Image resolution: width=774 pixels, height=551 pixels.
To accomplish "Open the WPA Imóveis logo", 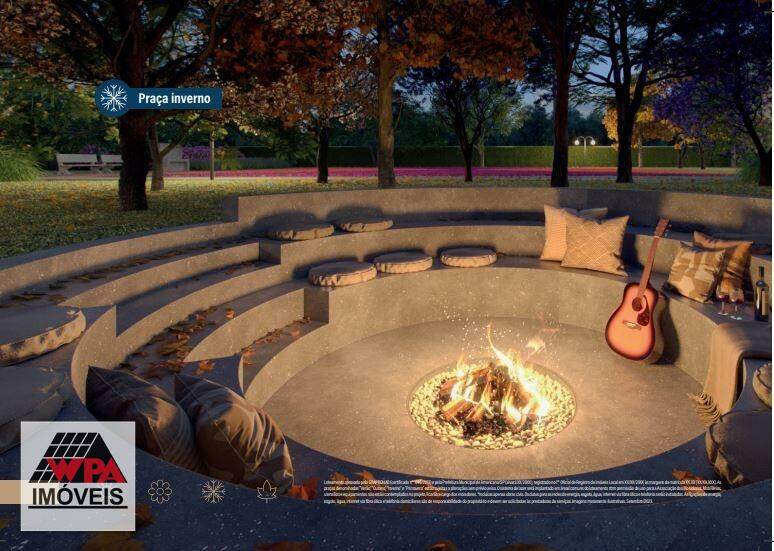I will pos(78,476).
